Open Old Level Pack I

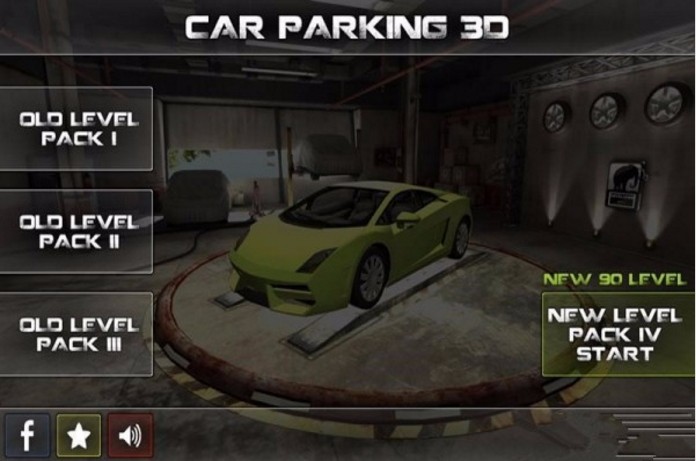pos(76,129)
